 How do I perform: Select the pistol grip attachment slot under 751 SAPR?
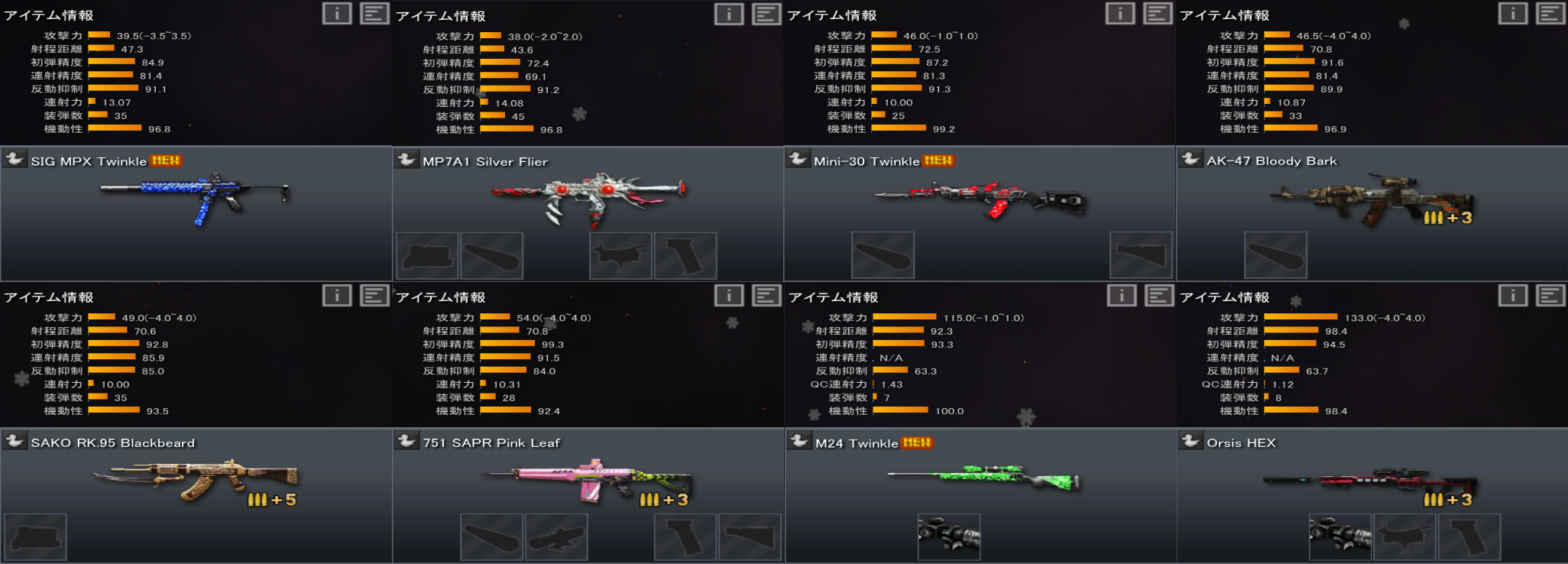[685, 537]
